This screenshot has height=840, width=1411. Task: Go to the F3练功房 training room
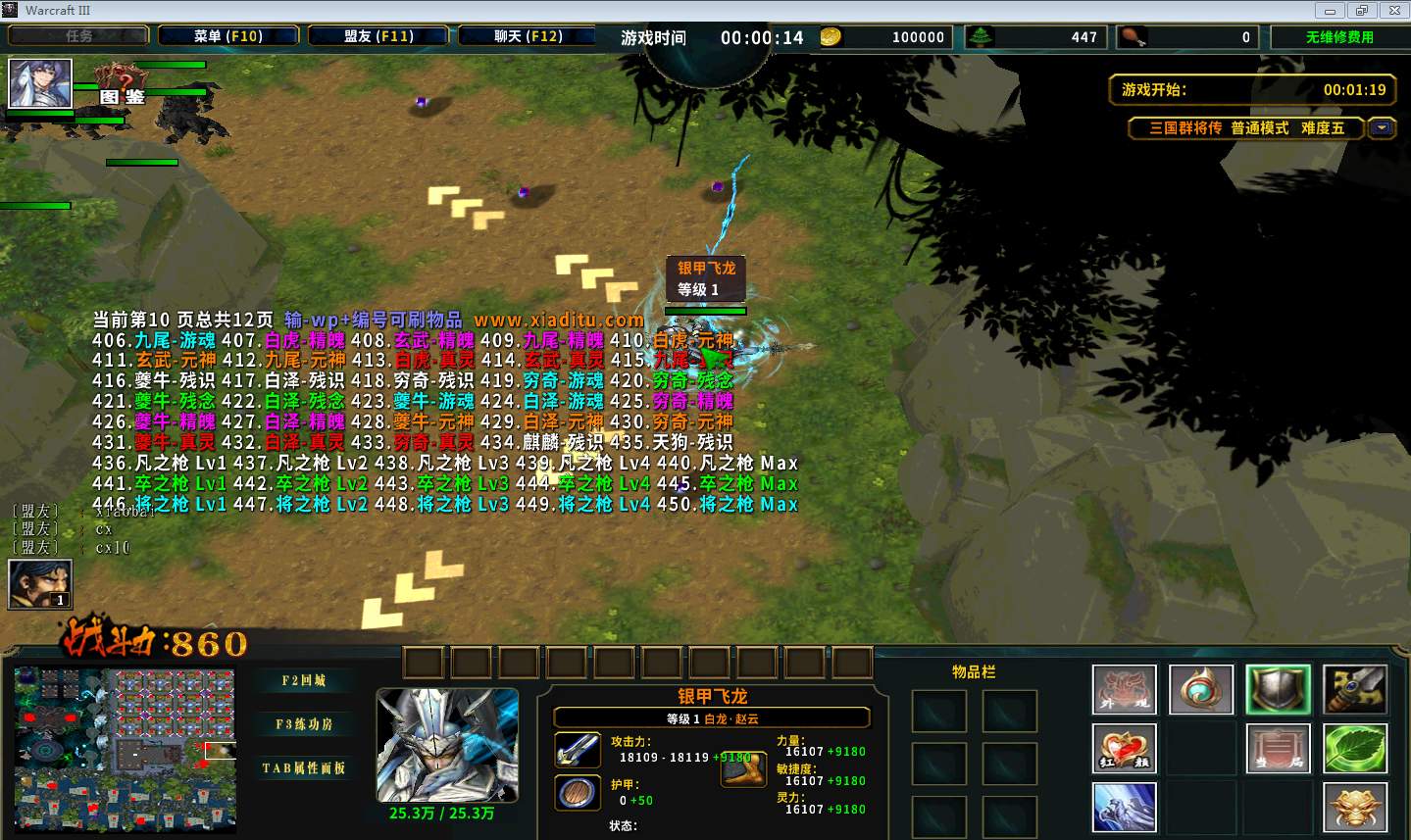304,724
